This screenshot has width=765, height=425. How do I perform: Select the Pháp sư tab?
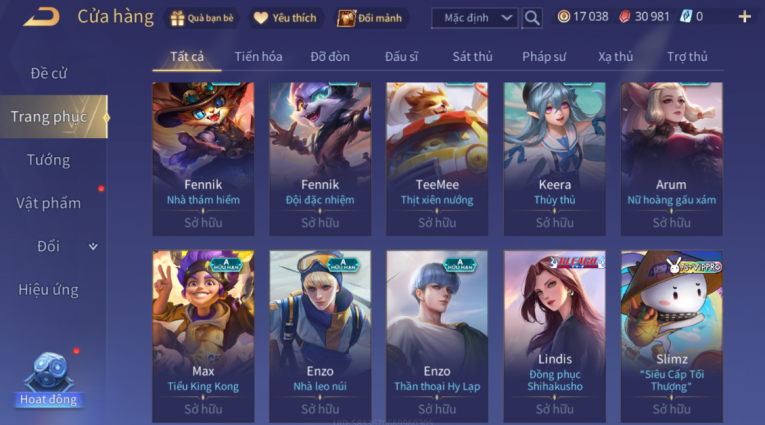(543, 57)
